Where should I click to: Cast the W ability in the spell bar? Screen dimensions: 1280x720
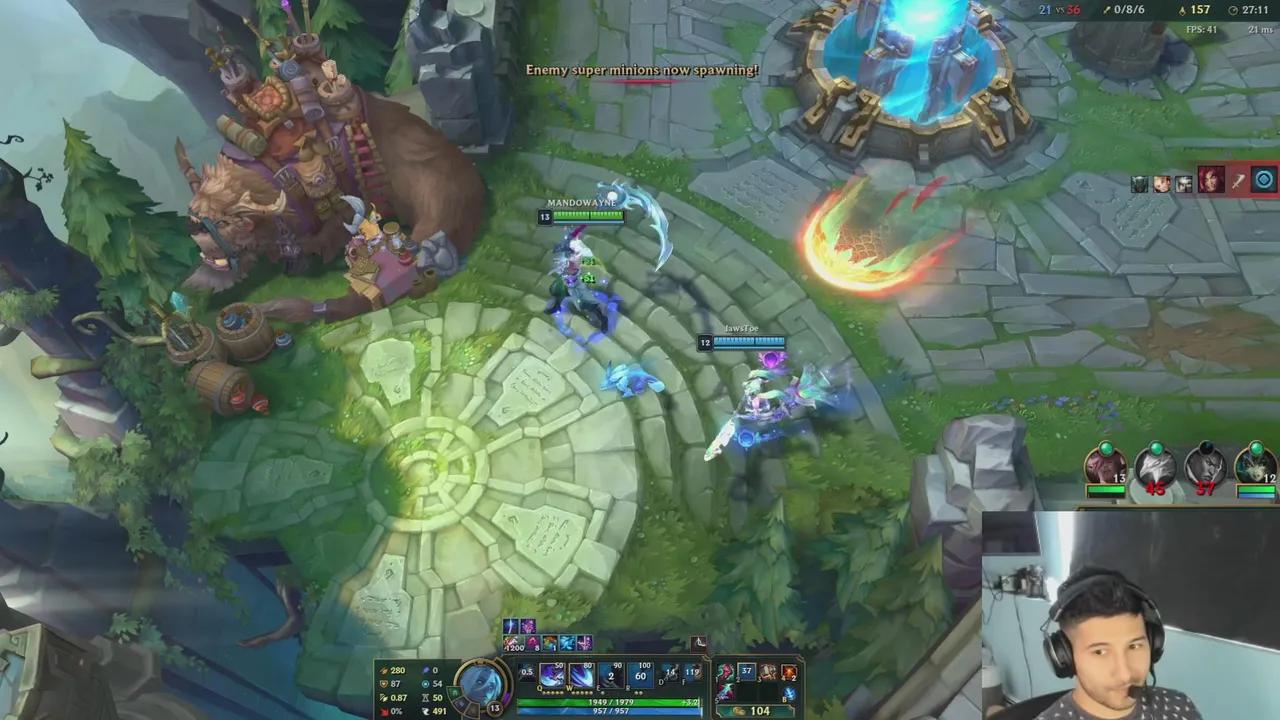[580, 673]
